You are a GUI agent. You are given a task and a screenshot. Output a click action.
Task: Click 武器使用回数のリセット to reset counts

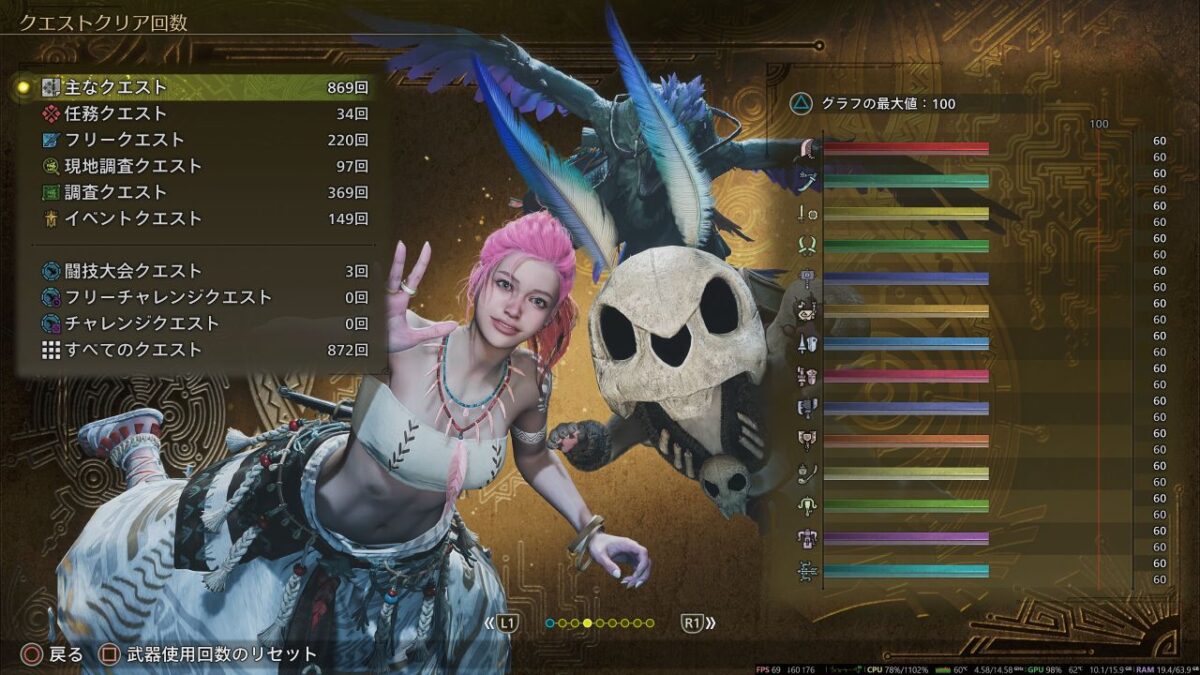click(208, 655)
